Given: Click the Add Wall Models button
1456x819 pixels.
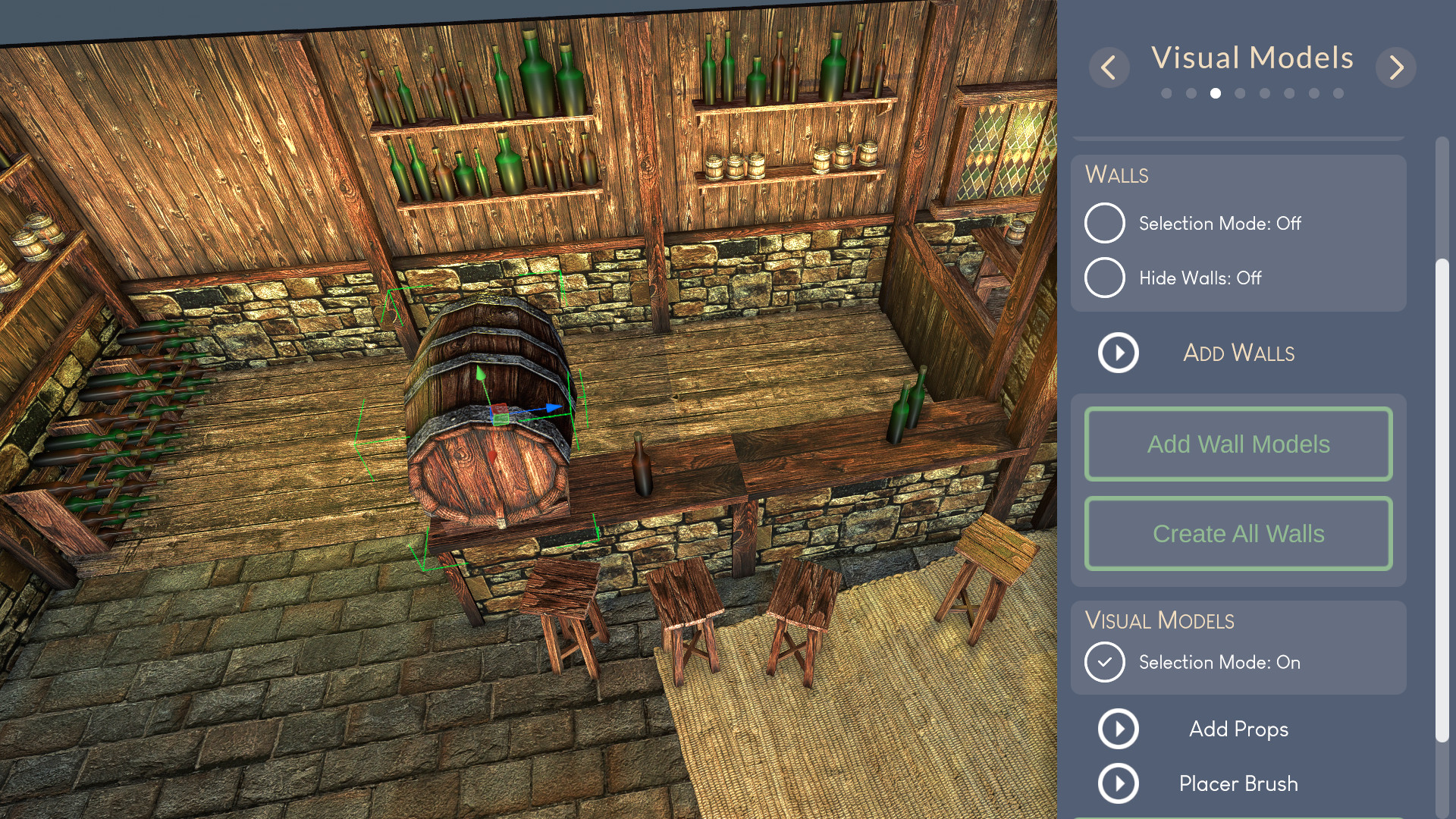Looking at the screenshot, I should click(1238, 444).
